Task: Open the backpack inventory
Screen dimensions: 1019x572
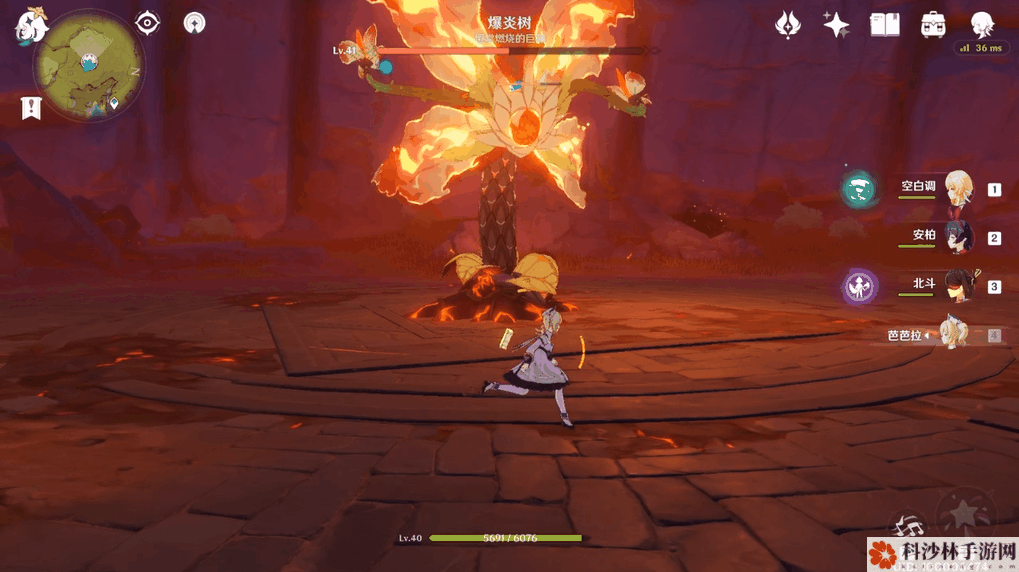Action: (933, 25)
